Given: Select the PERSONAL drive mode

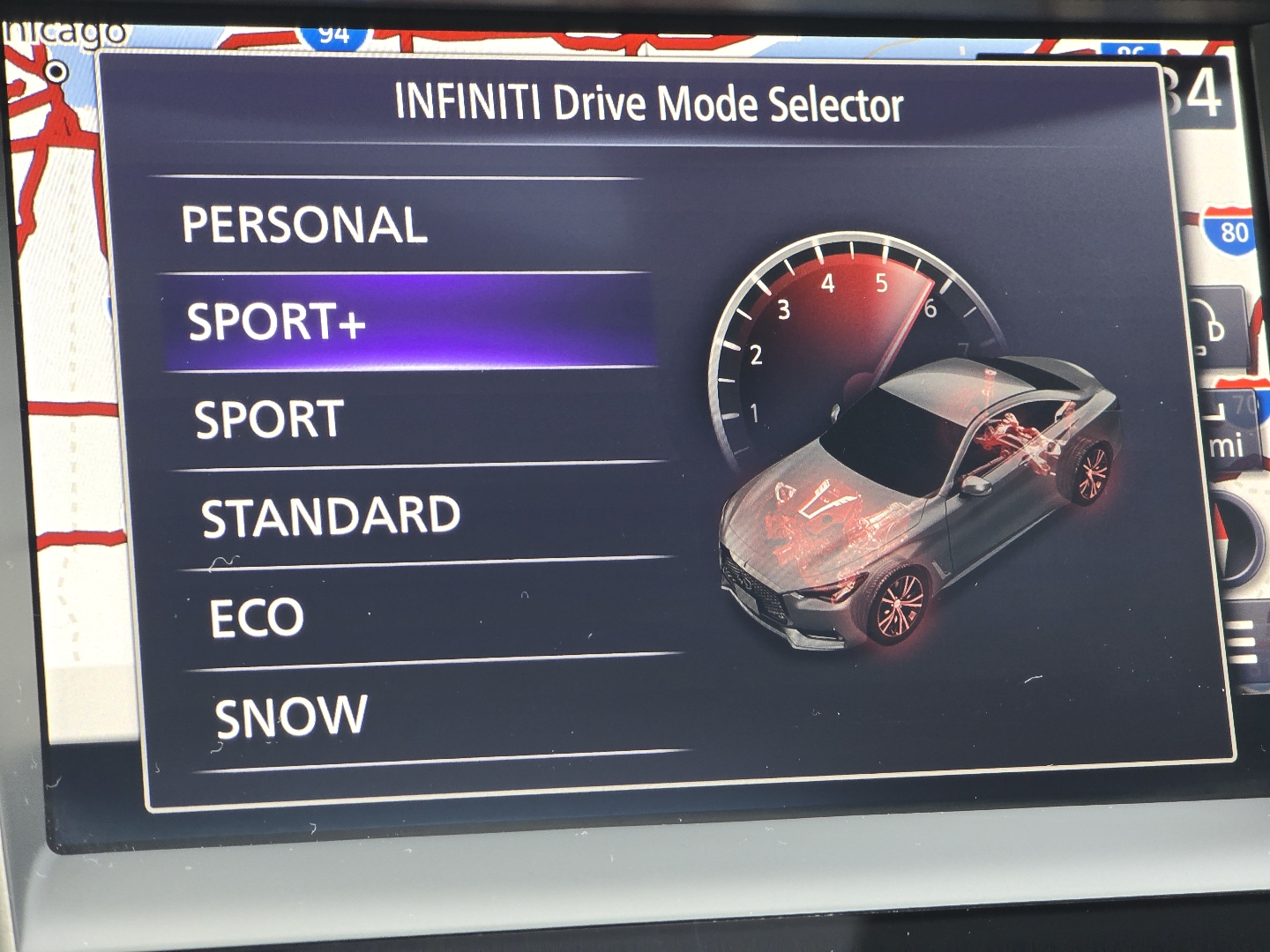Looking at the screenshot, I should (x=304, y=227).
